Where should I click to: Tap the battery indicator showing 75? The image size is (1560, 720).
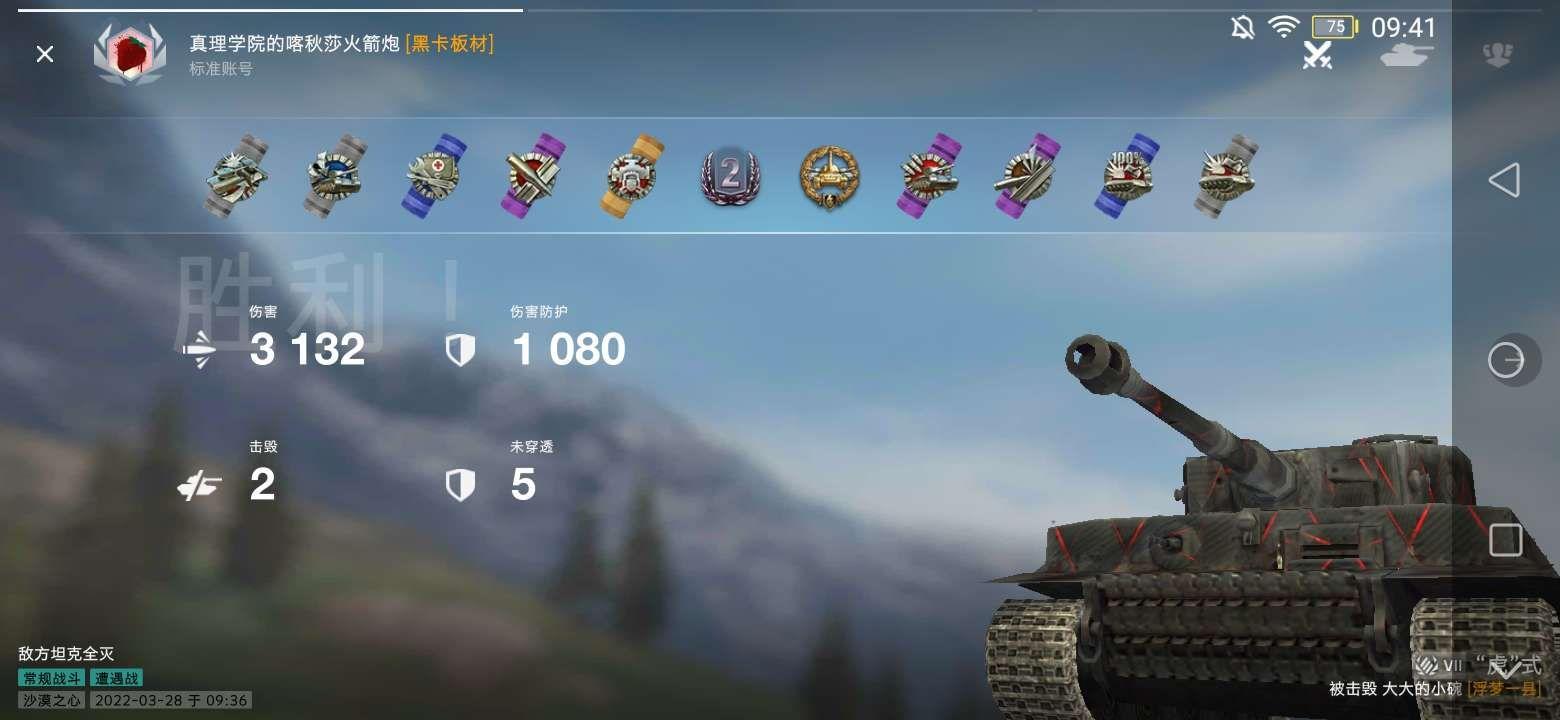(1333, 27)
